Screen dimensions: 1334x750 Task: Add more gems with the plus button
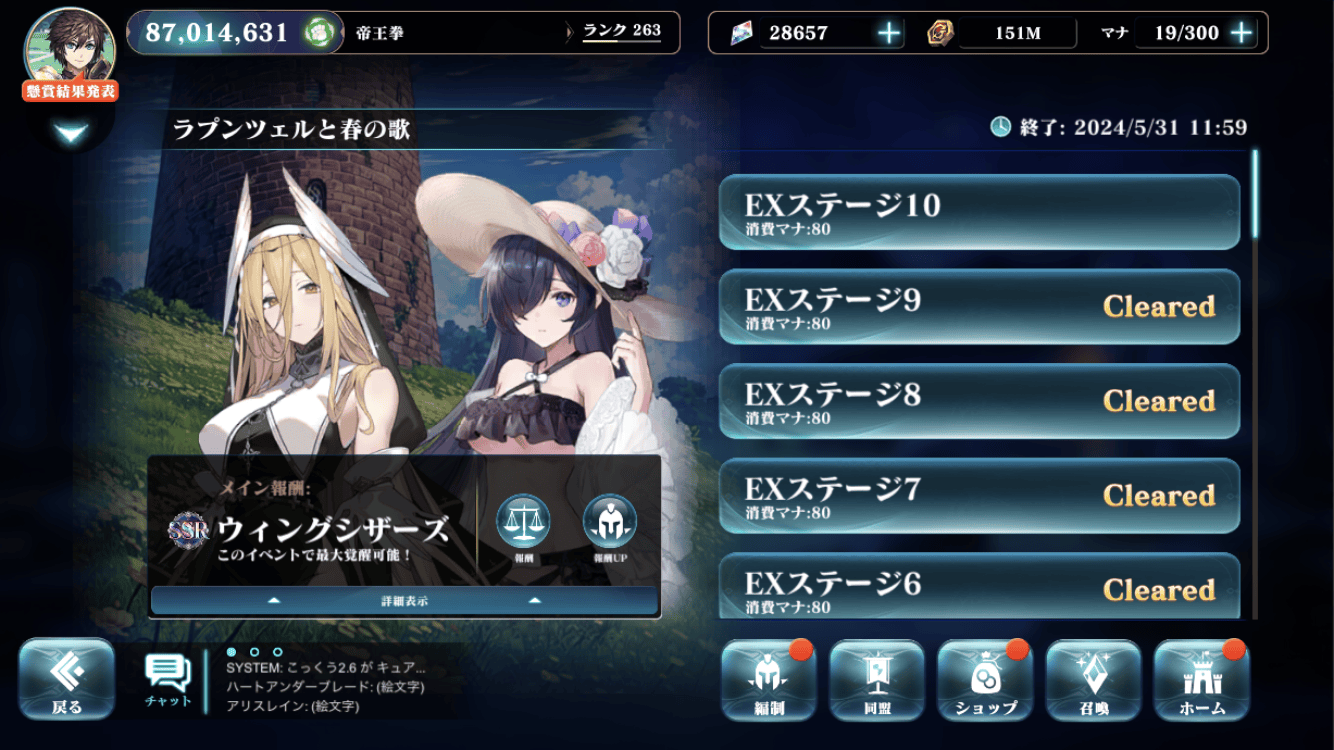point(888,33)
